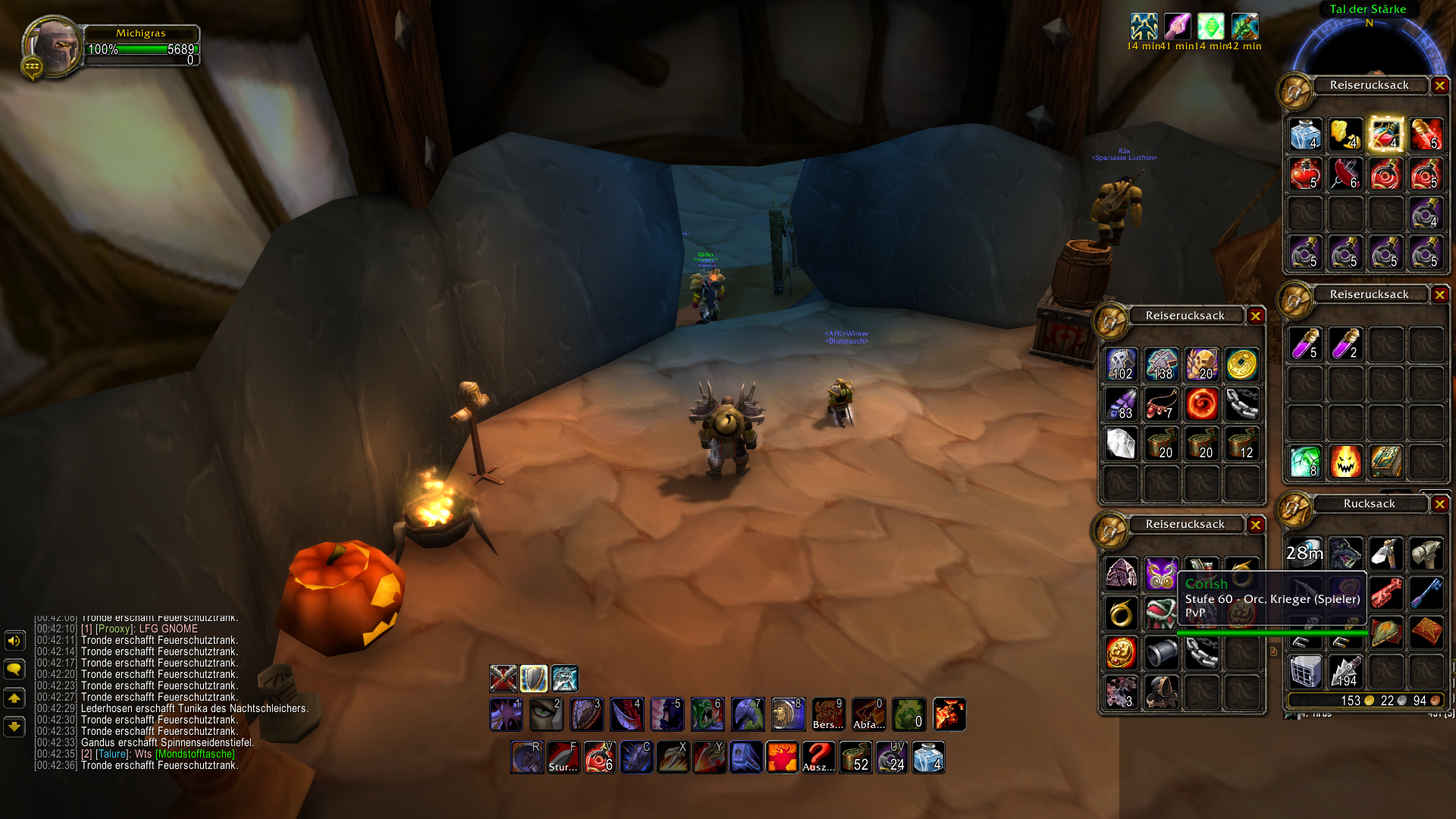
Task: Activate the green orc roar ability
Action: pos(708,714)
